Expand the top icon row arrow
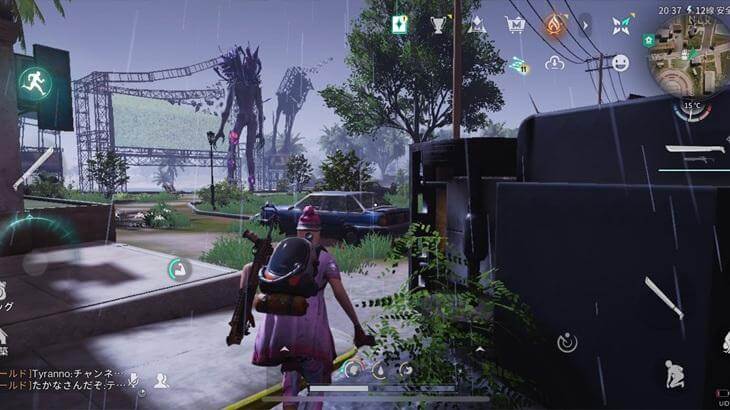Image resolution: width=730 pixels, height=410 pixels. (586, 24)
